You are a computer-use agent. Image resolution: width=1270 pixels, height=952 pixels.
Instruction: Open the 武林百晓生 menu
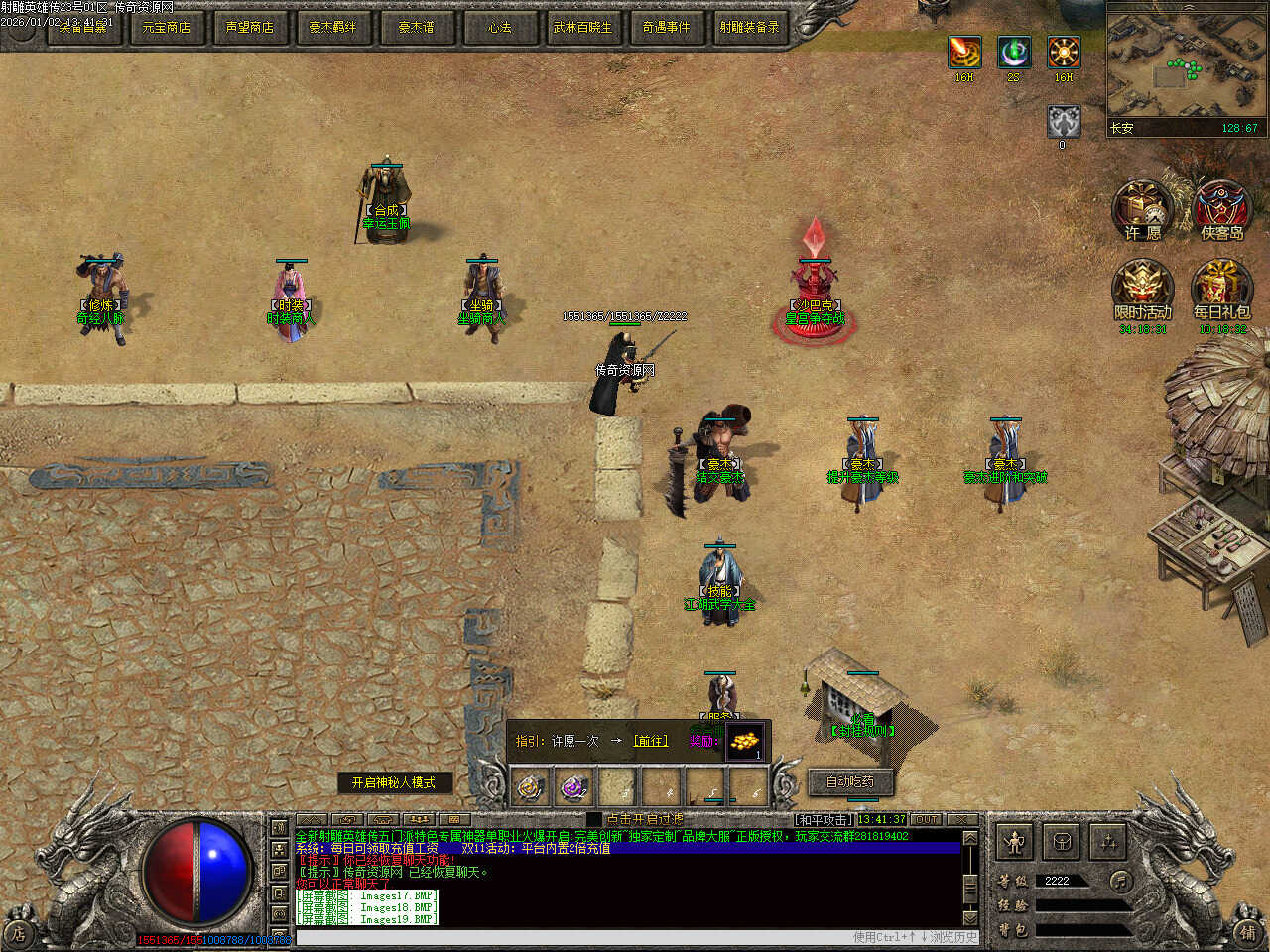pos(582,27)
